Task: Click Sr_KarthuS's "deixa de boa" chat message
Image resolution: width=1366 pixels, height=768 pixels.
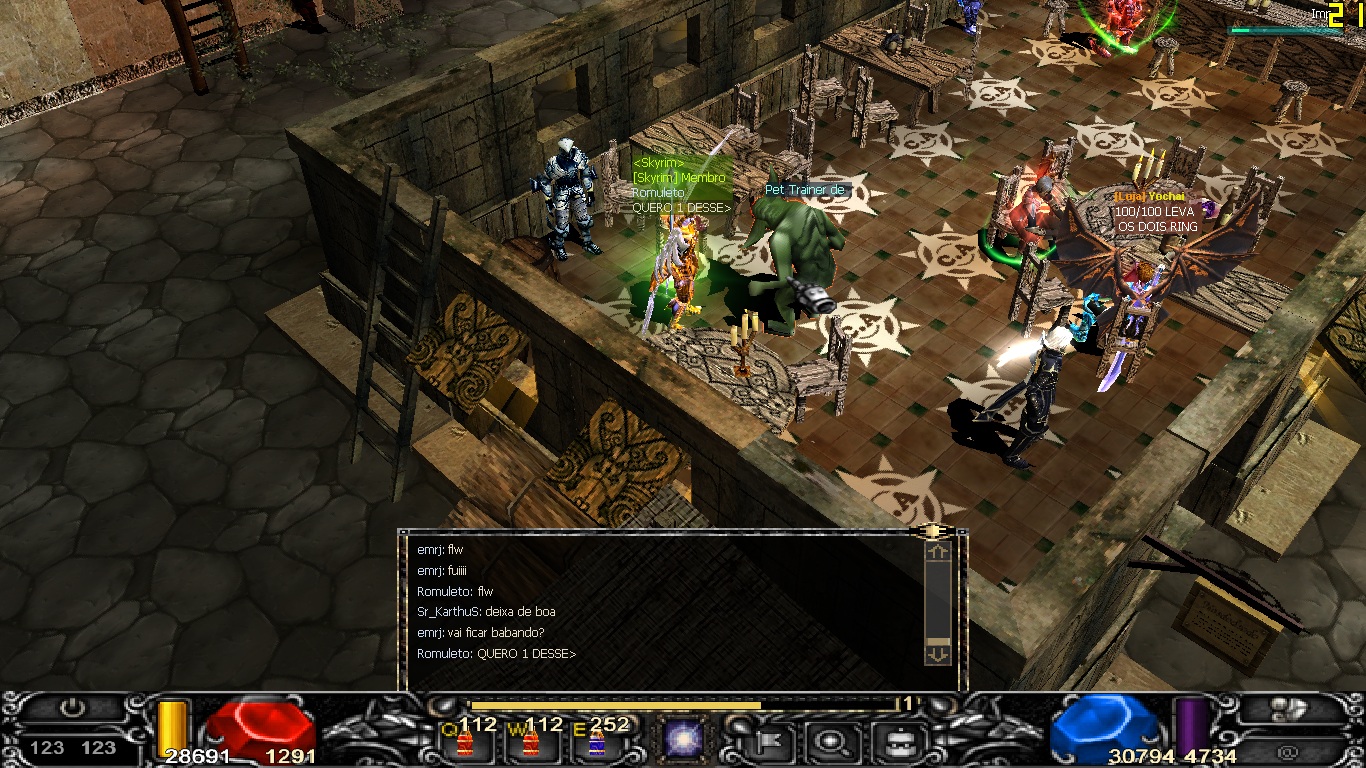Action: tap(486, 612)
